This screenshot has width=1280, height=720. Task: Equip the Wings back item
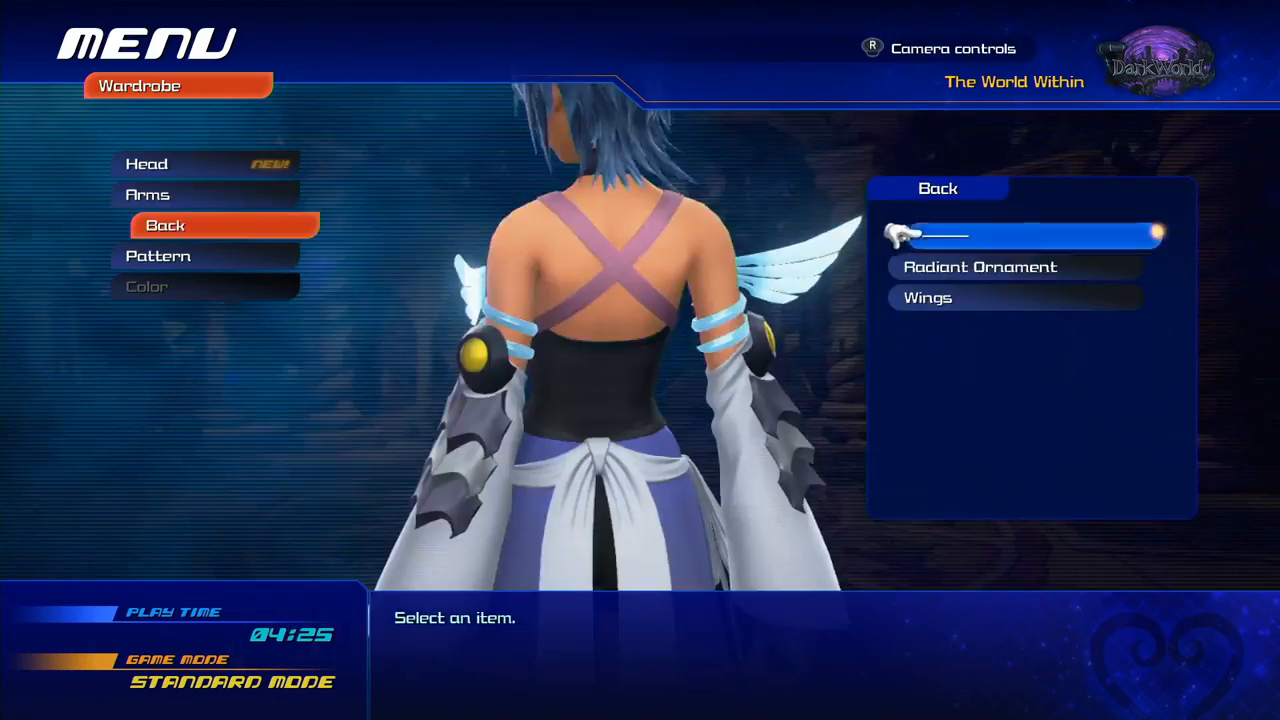1015,298
